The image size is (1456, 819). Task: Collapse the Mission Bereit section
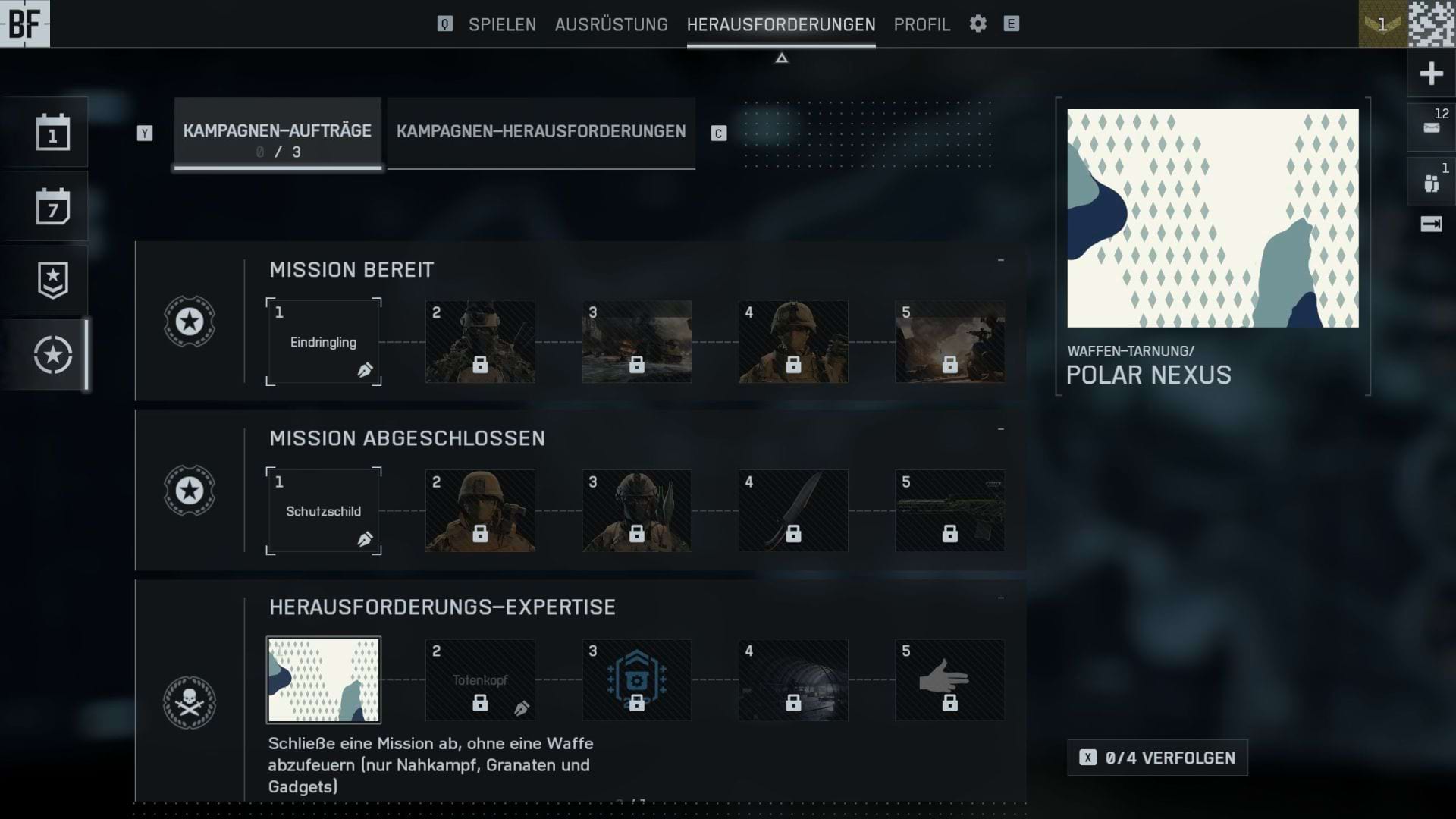pyautogui.click(x=1001, y=261)
